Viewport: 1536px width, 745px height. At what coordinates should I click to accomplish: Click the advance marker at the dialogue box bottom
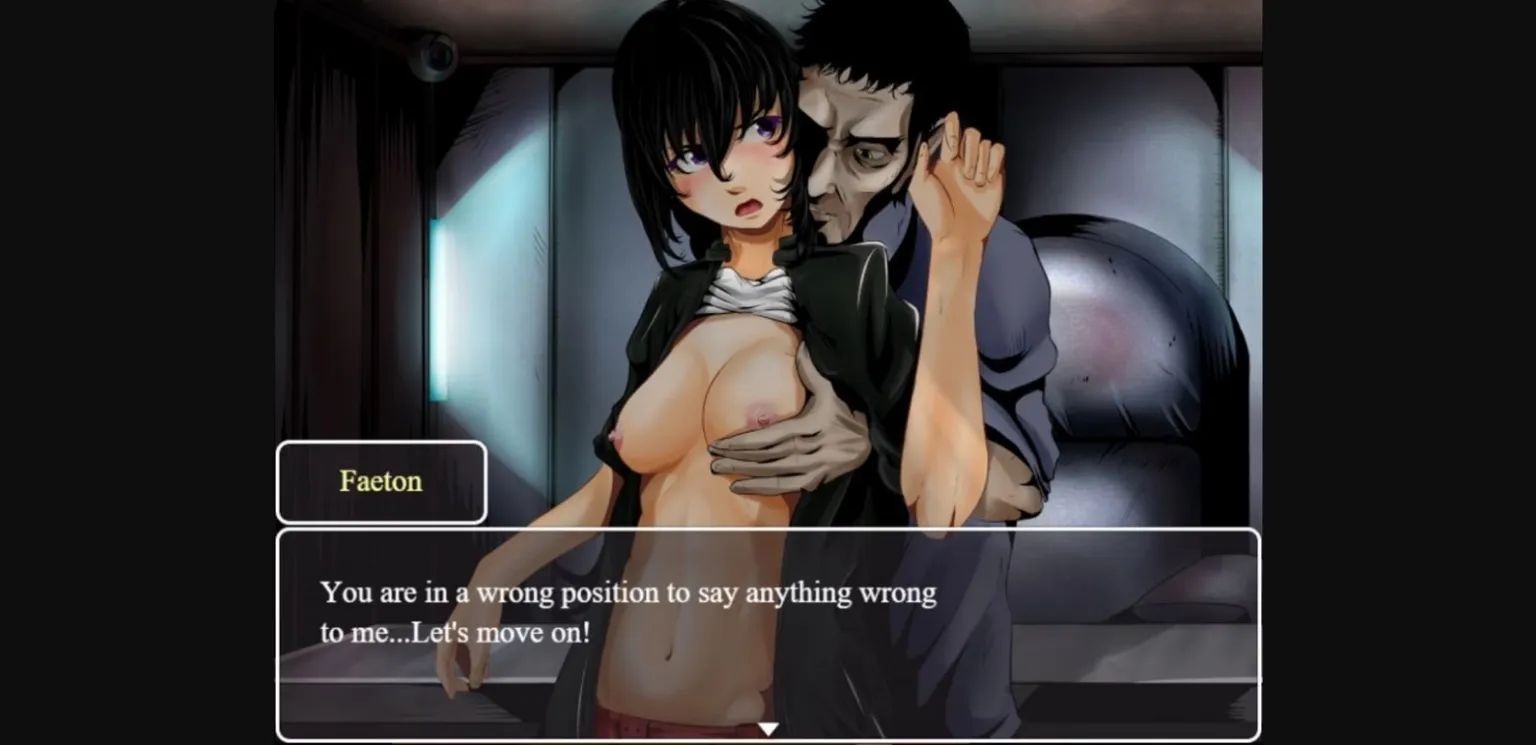click(768, 728)
